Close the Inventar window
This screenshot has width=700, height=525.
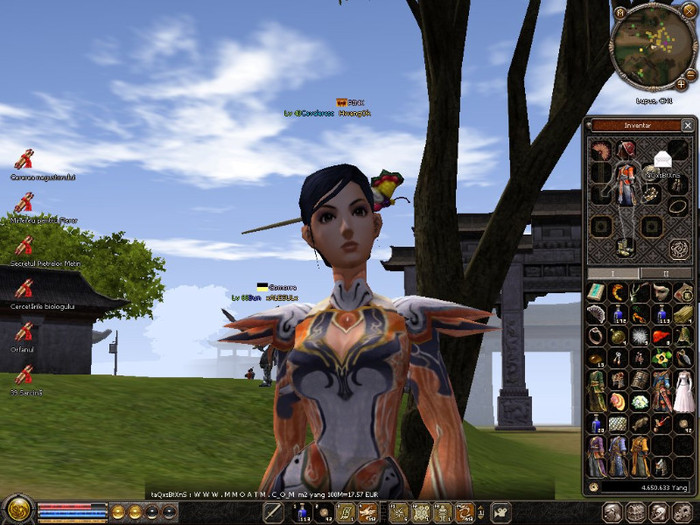[x=687, y=125]
